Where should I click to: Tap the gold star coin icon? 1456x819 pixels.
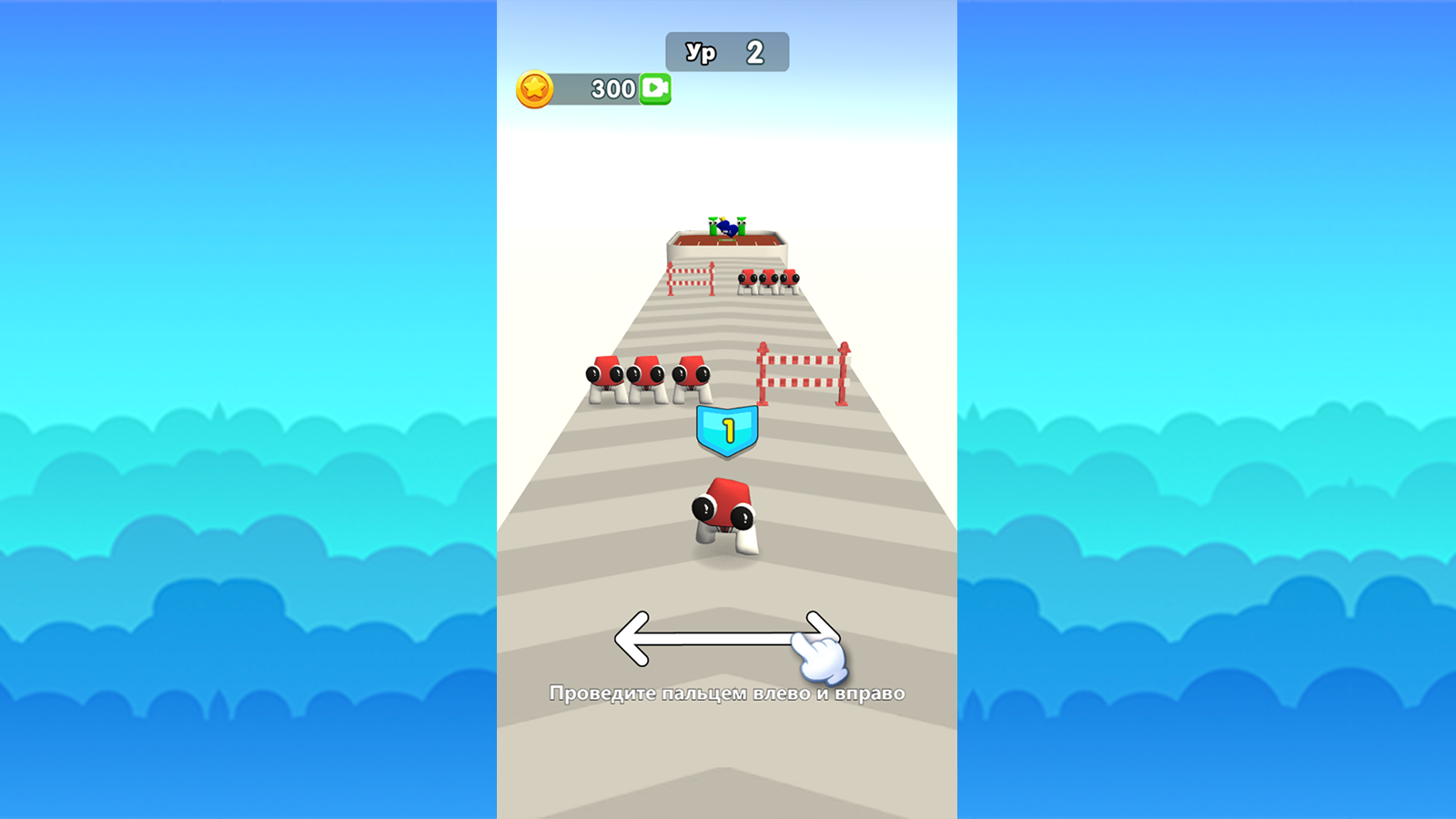pos(536,88)
